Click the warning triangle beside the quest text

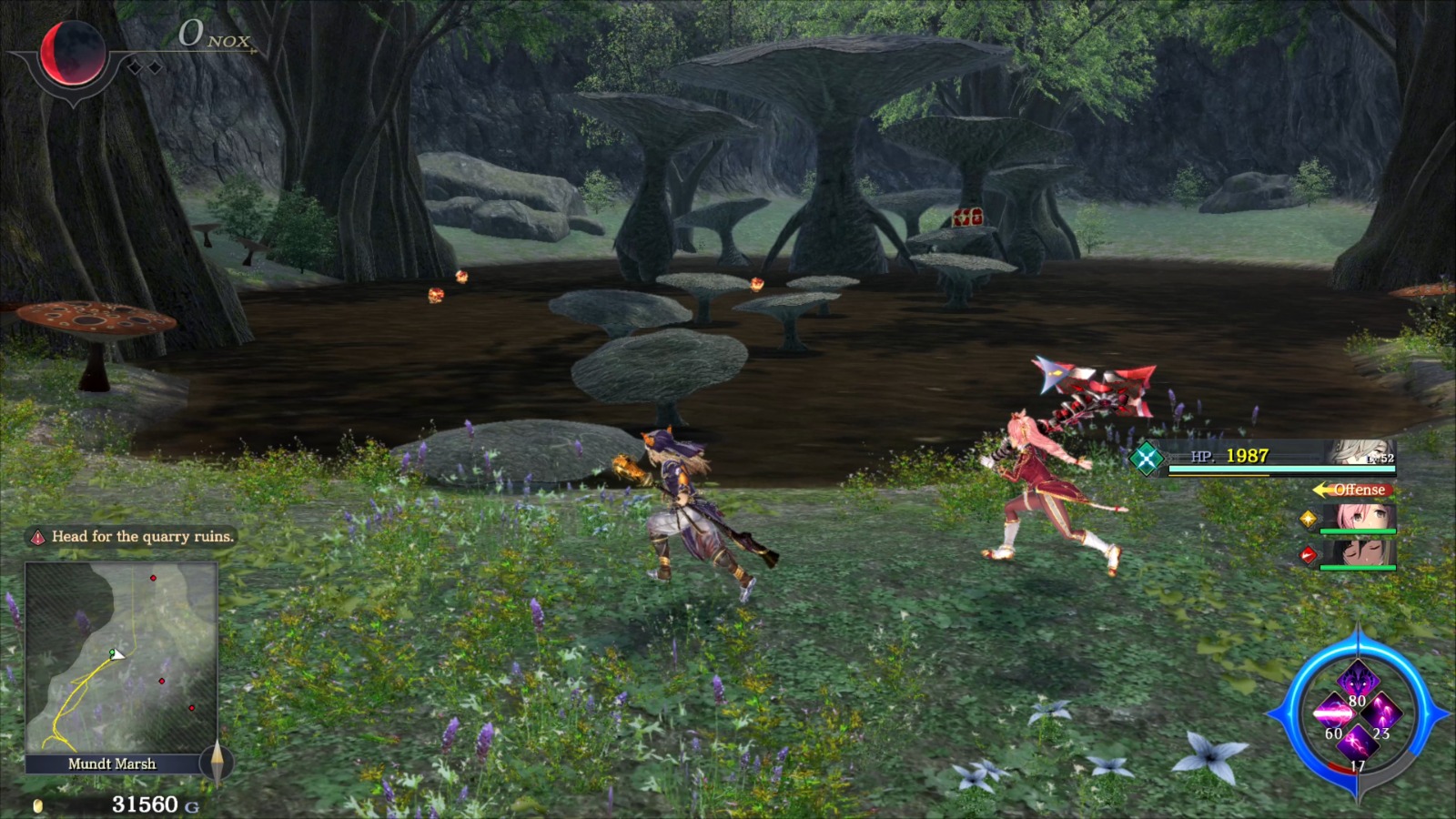[36, 538]
